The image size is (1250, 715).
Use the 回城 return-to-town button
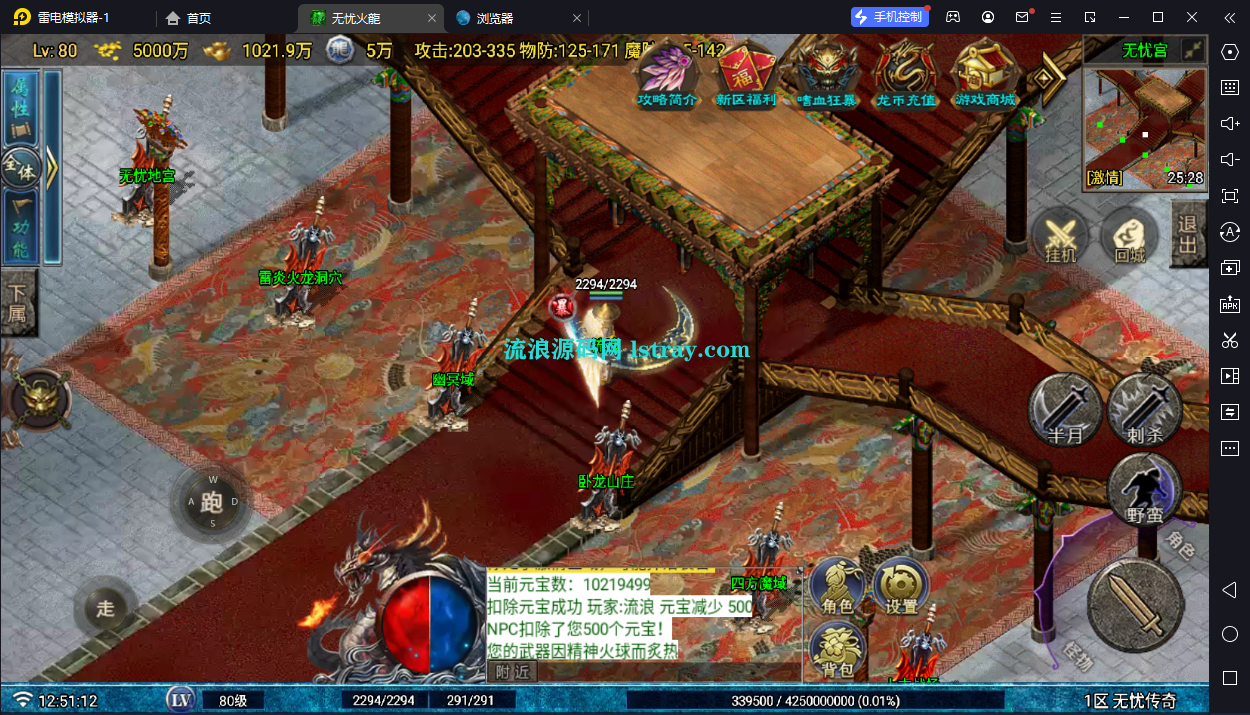click(1130, 238)
